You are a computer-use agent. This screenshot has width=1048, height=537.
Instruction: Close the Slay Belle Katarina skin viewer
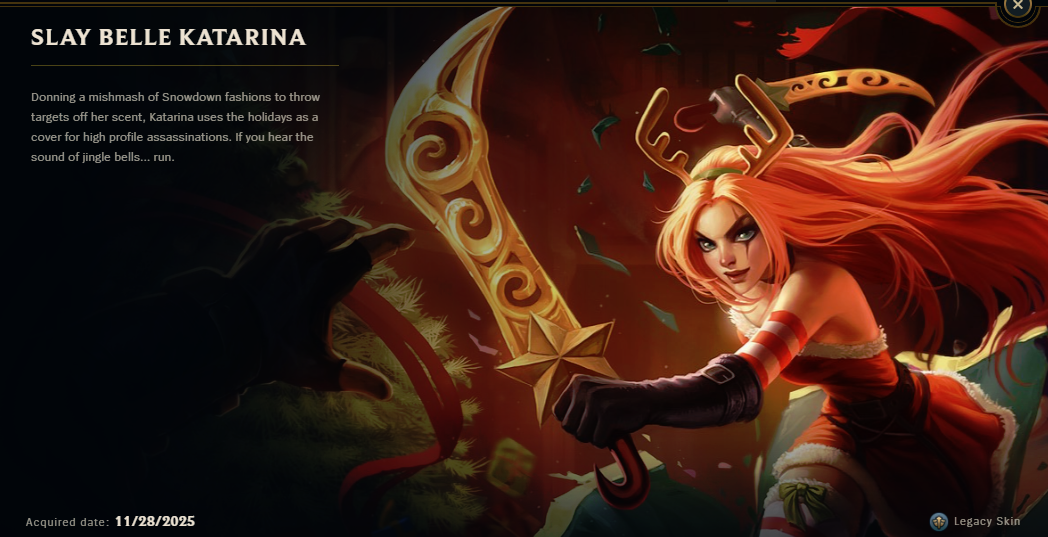pyautogui.click(x=1017, y=6)
